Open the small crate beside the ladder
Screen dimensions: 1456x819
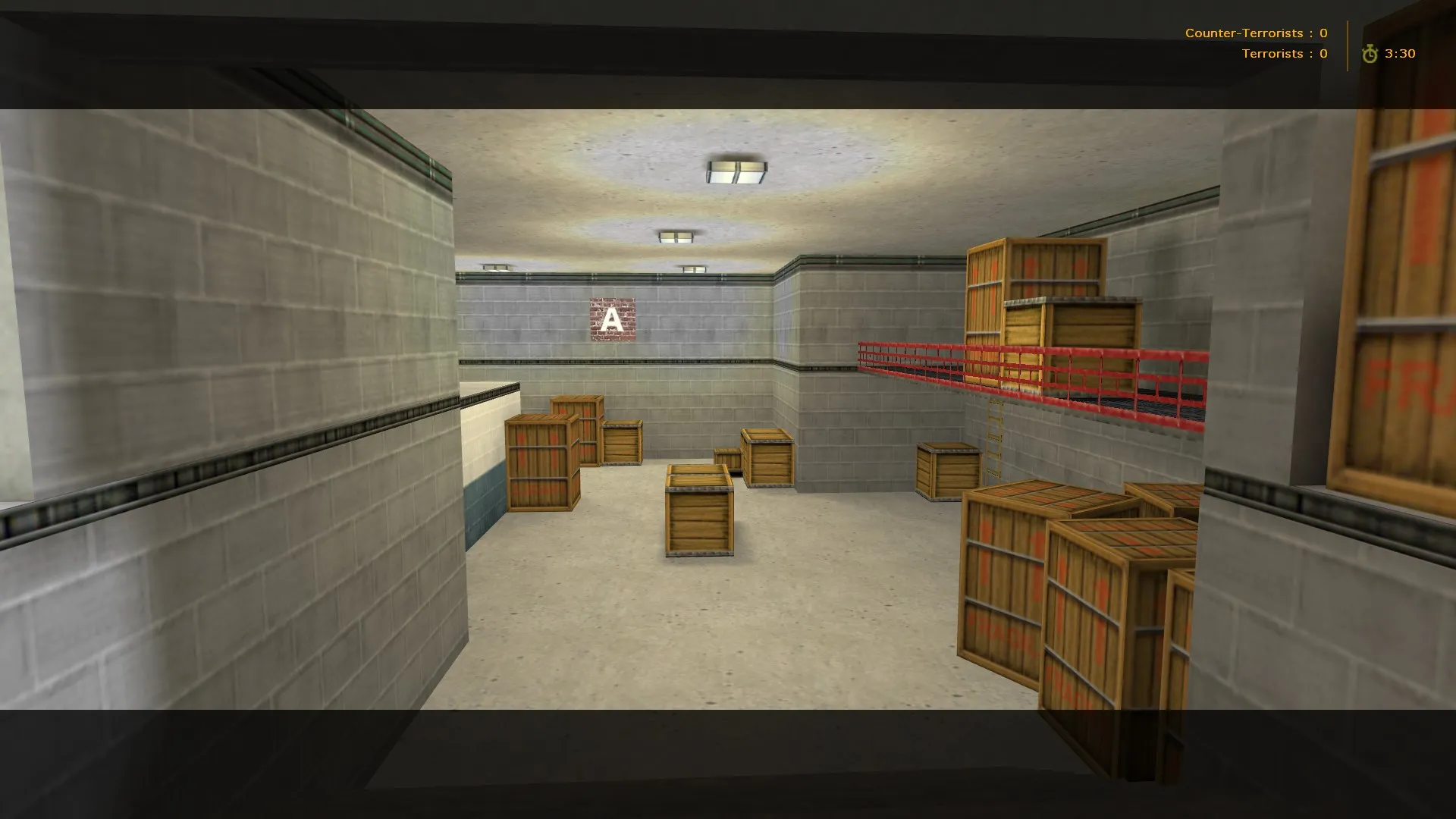[947, 470]
